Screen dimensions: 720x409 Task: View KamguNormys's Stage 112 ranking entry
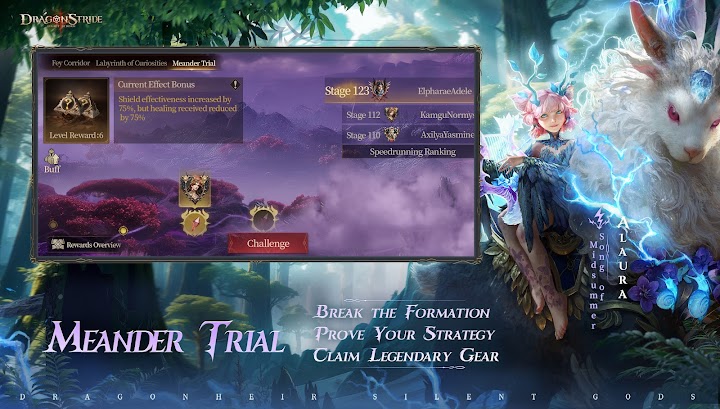[408, 115]
